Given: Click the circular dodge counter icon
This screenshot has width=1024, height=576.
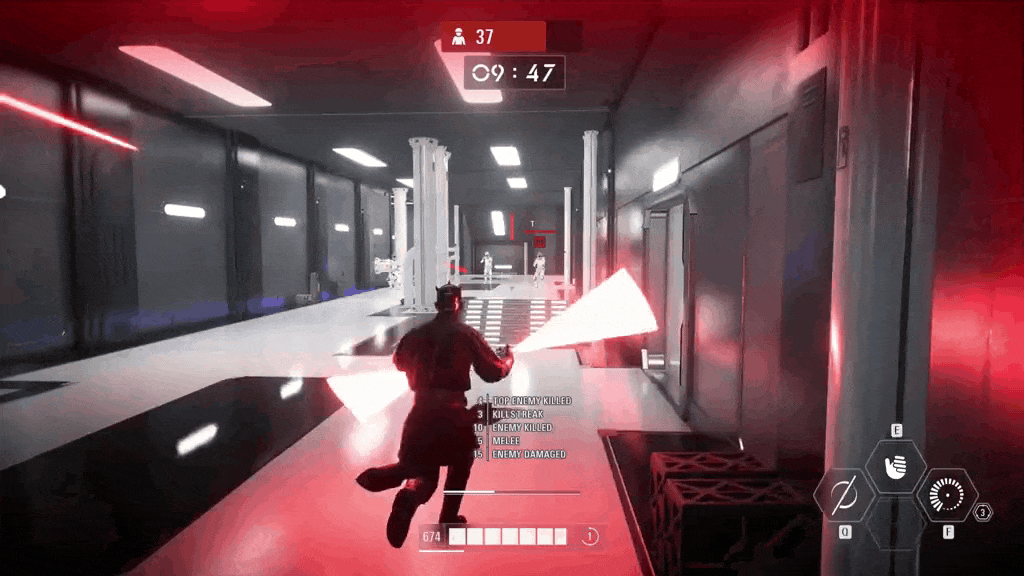Looking at the screenshot, I should (590, 537).
